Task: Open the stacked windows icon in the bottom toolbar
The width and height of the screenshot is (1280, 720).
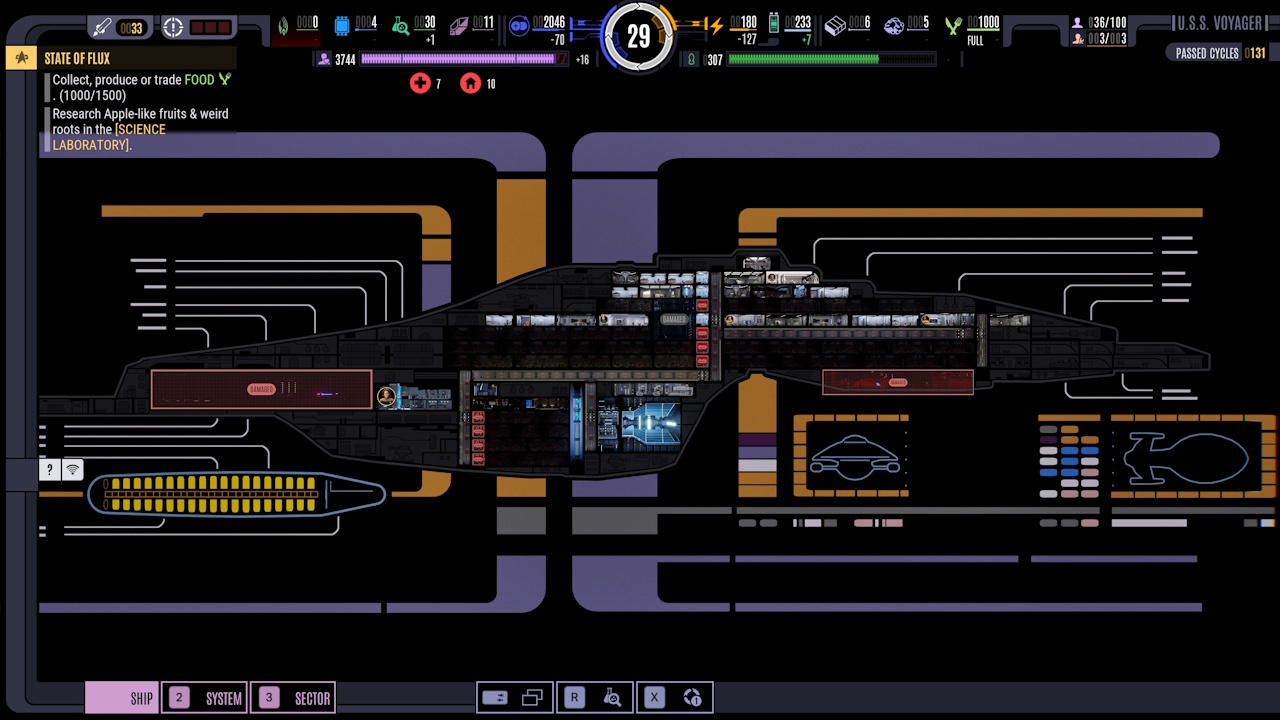Action: point(533,697)
